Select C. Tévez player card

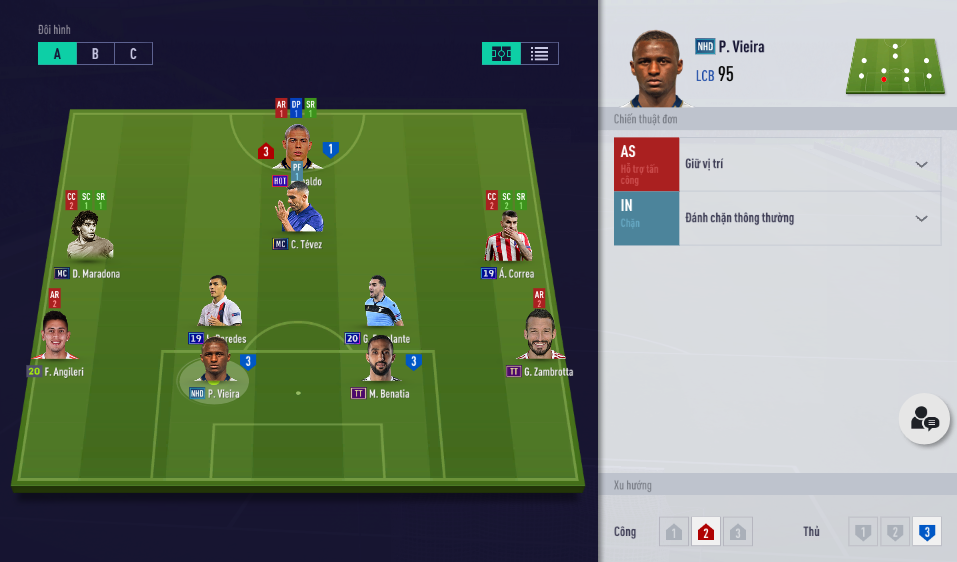coord(298,211)
